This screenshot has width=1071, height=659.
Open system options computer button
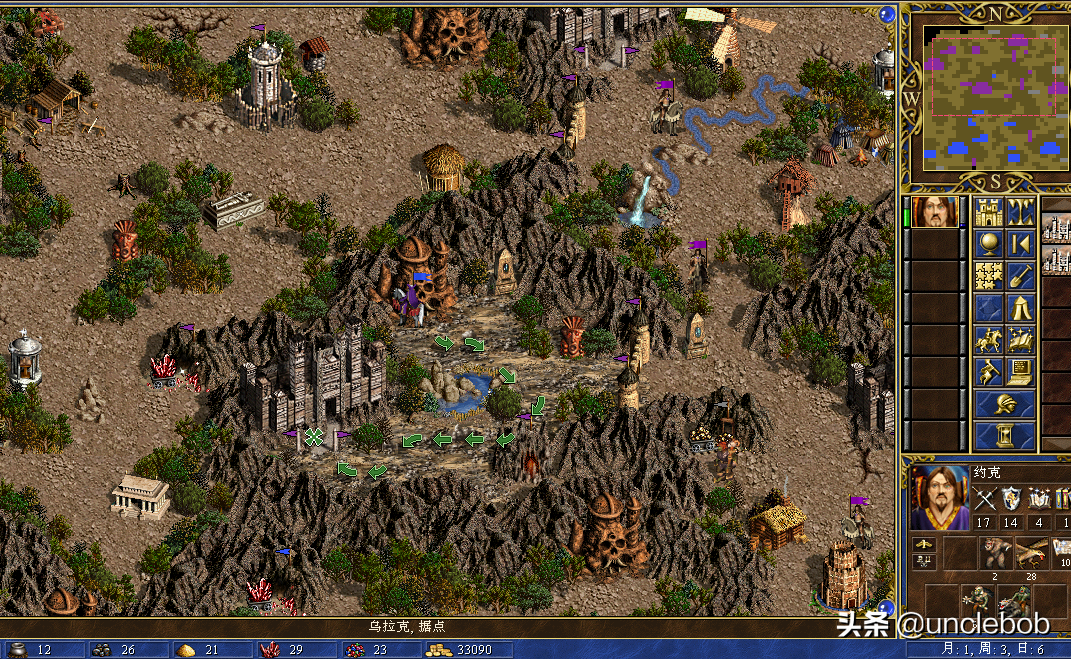pos(1020,372)
